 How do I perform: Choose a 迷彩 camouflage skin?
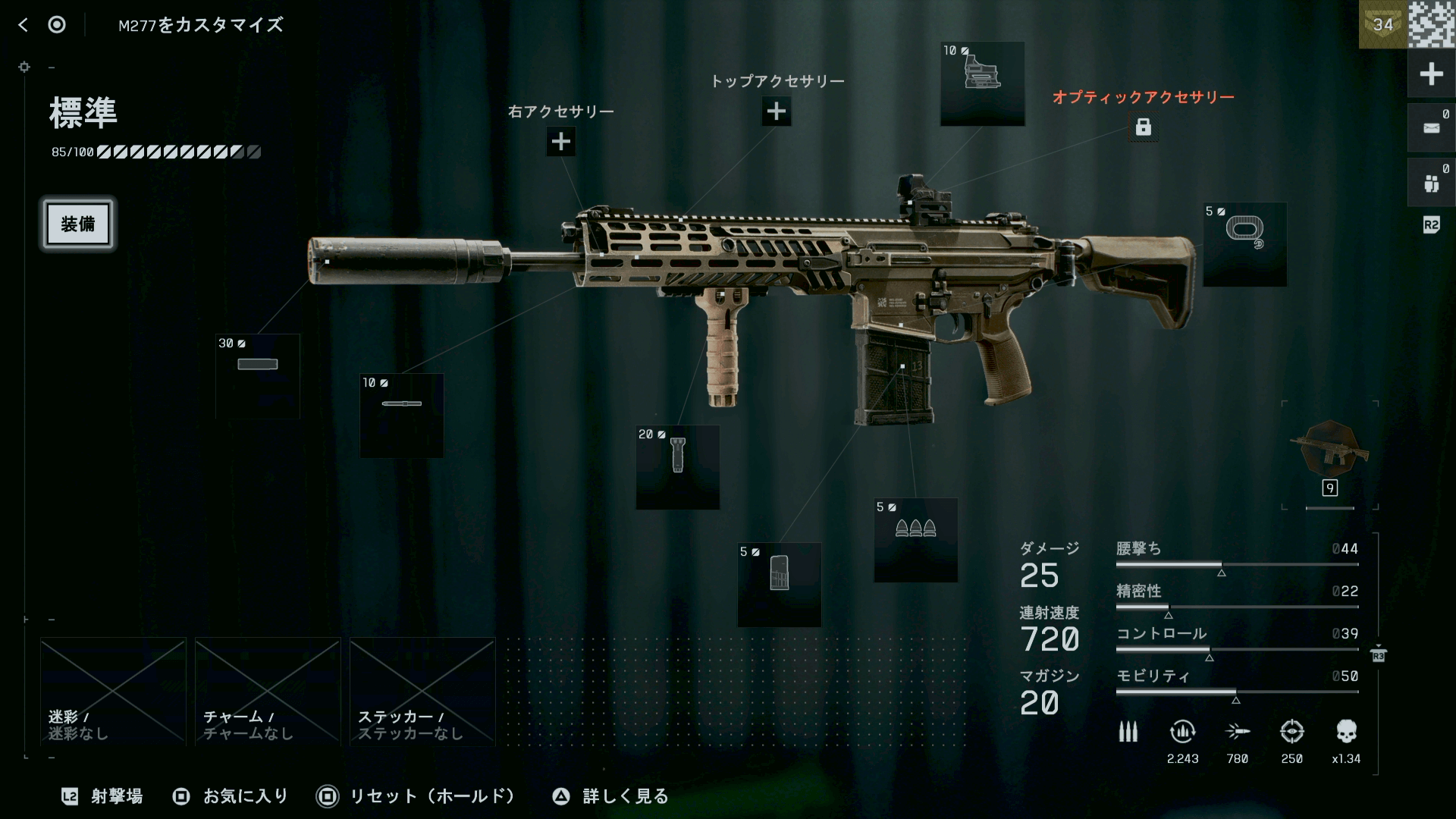(113, 691)
